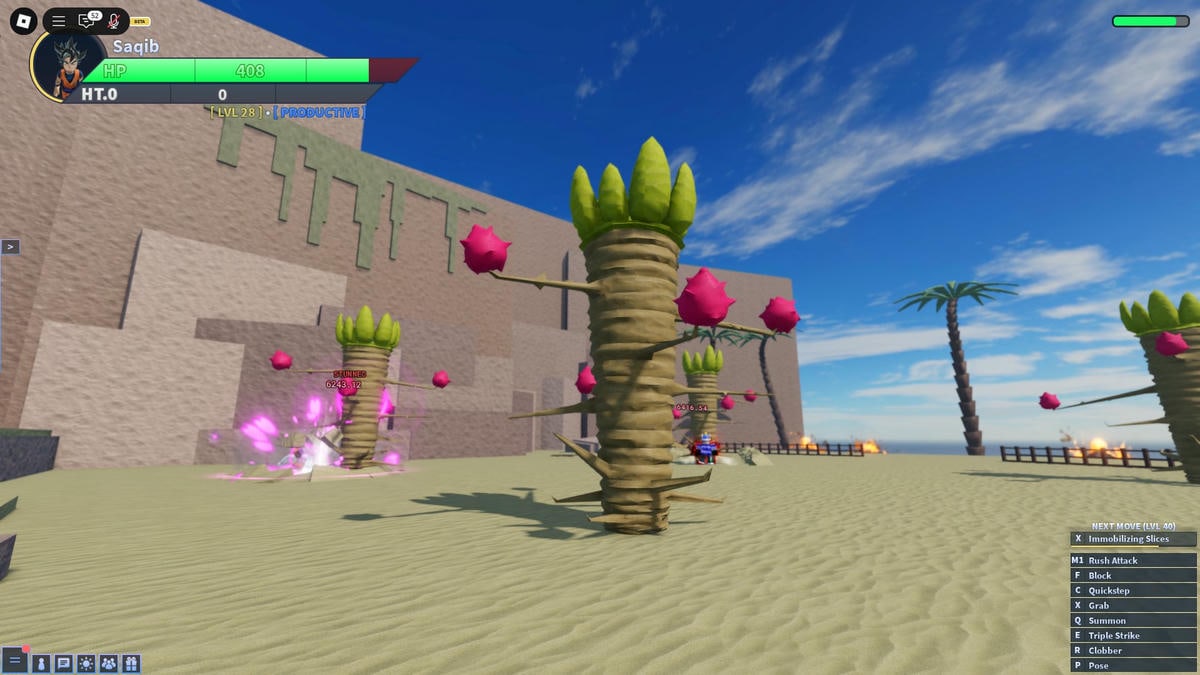Choose the Pose move entry
The image size is (1200, 675).
(1133, 666)
